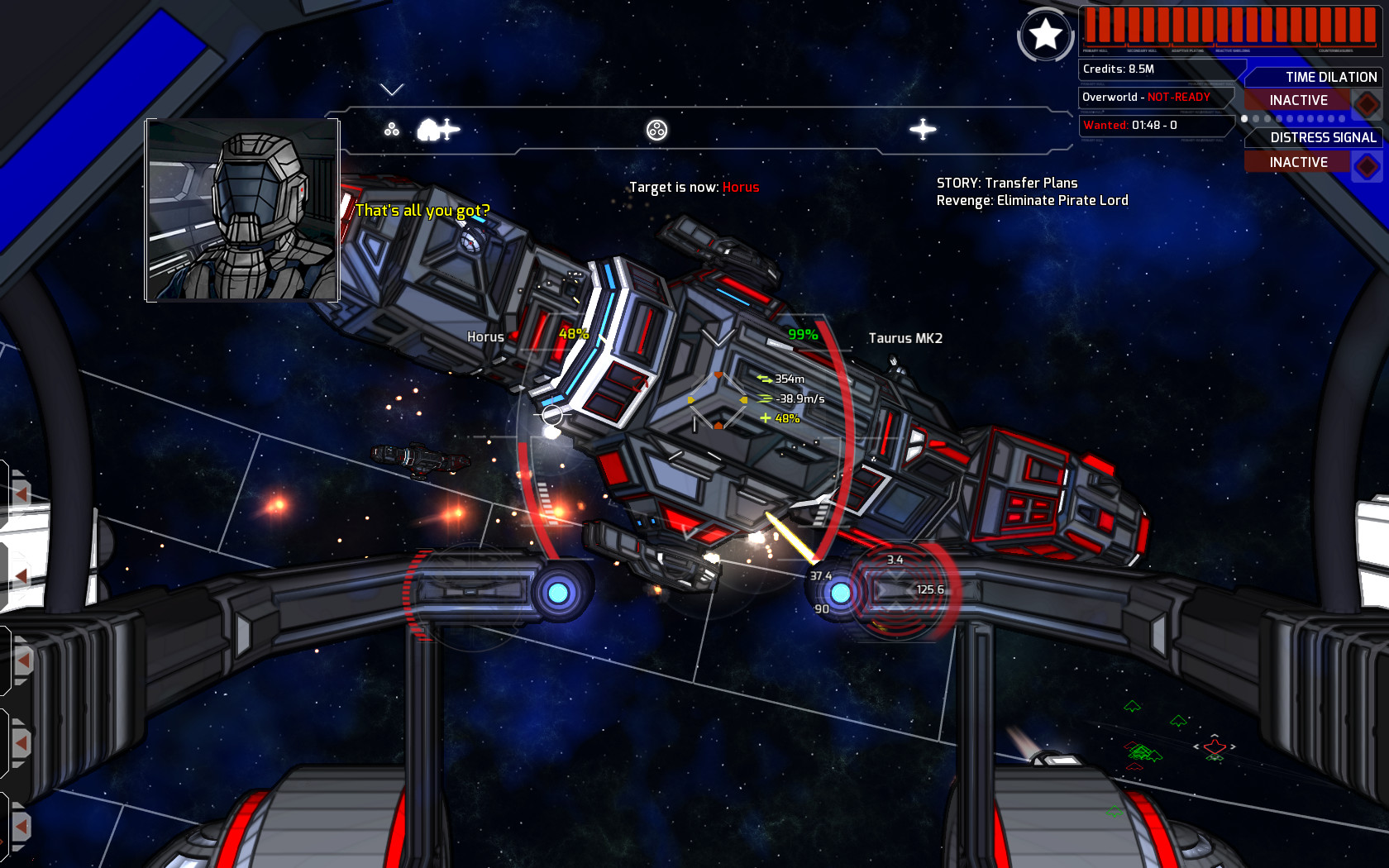Click the pilot portrait in the top-left corner
1389x868 pixels.
point(242,209)
